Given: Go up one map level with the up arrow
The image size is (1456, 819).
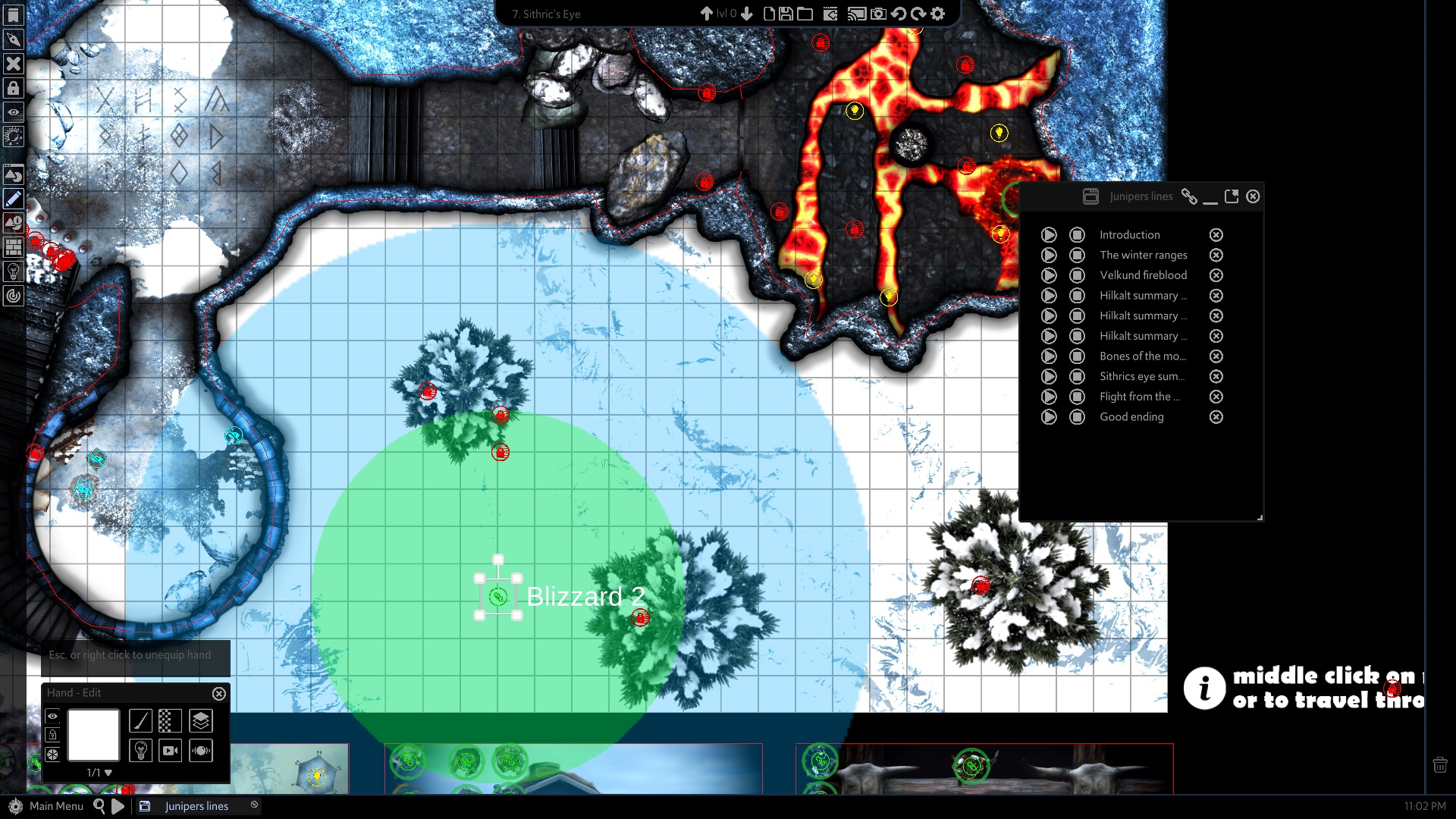Looking at the screenshot, I should click(x=706, y=14).
